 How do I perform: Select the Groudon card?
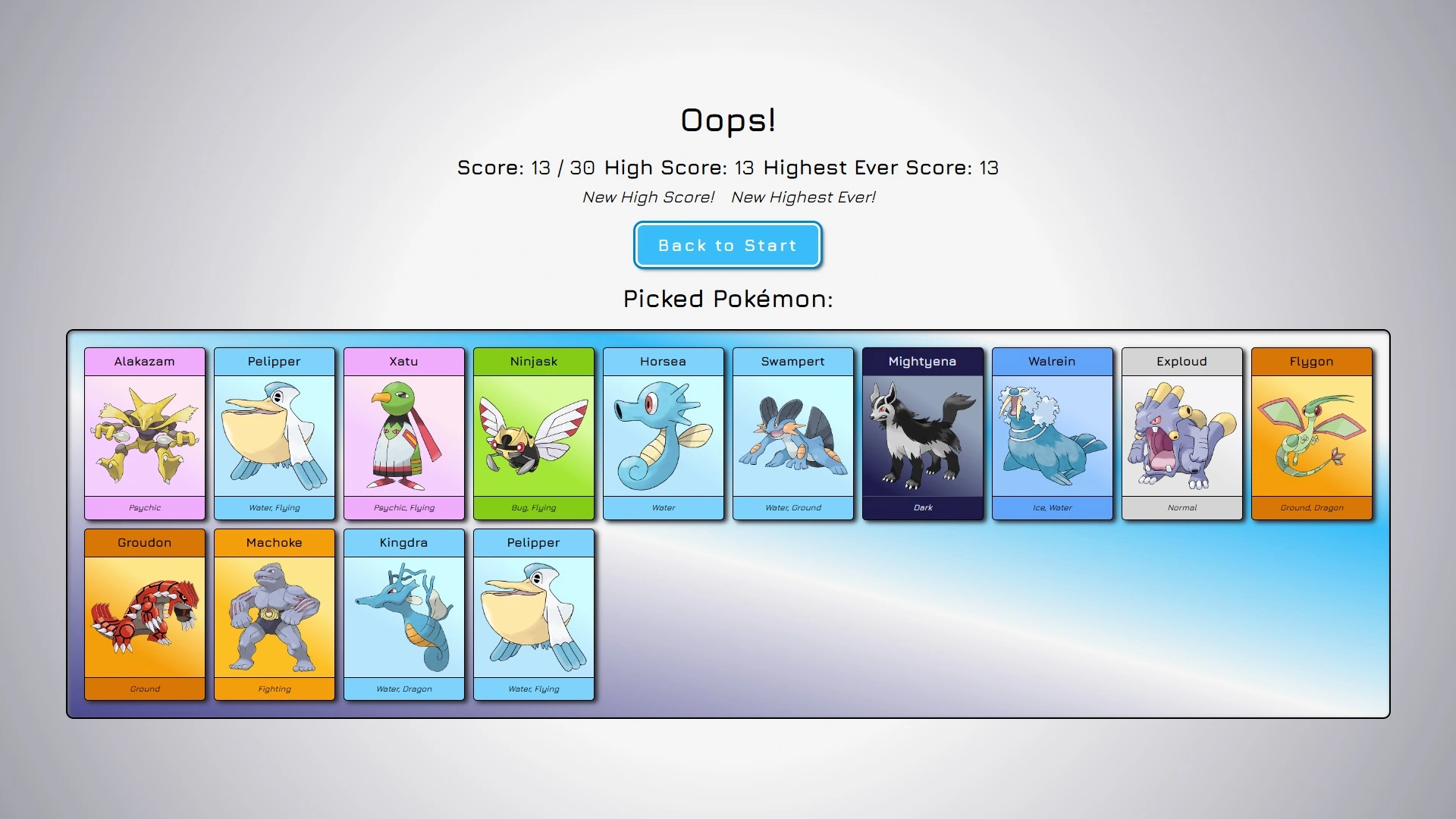coord(145,615)
